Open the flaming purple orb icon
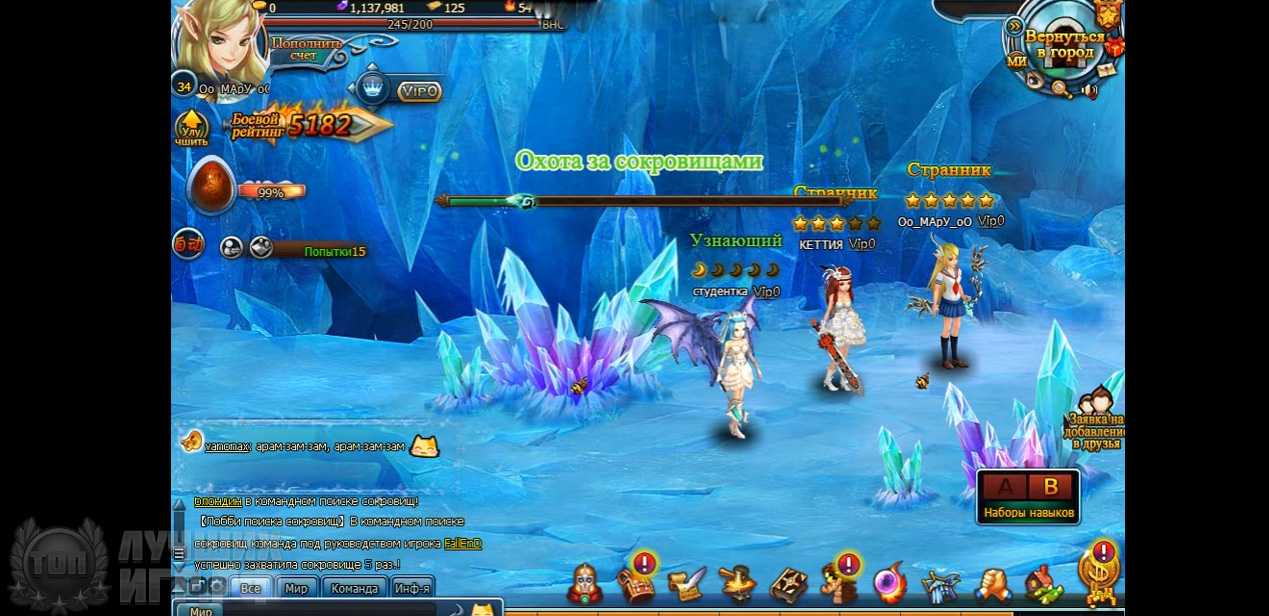This screenshot has height=616, width=1269. point(889,584)
